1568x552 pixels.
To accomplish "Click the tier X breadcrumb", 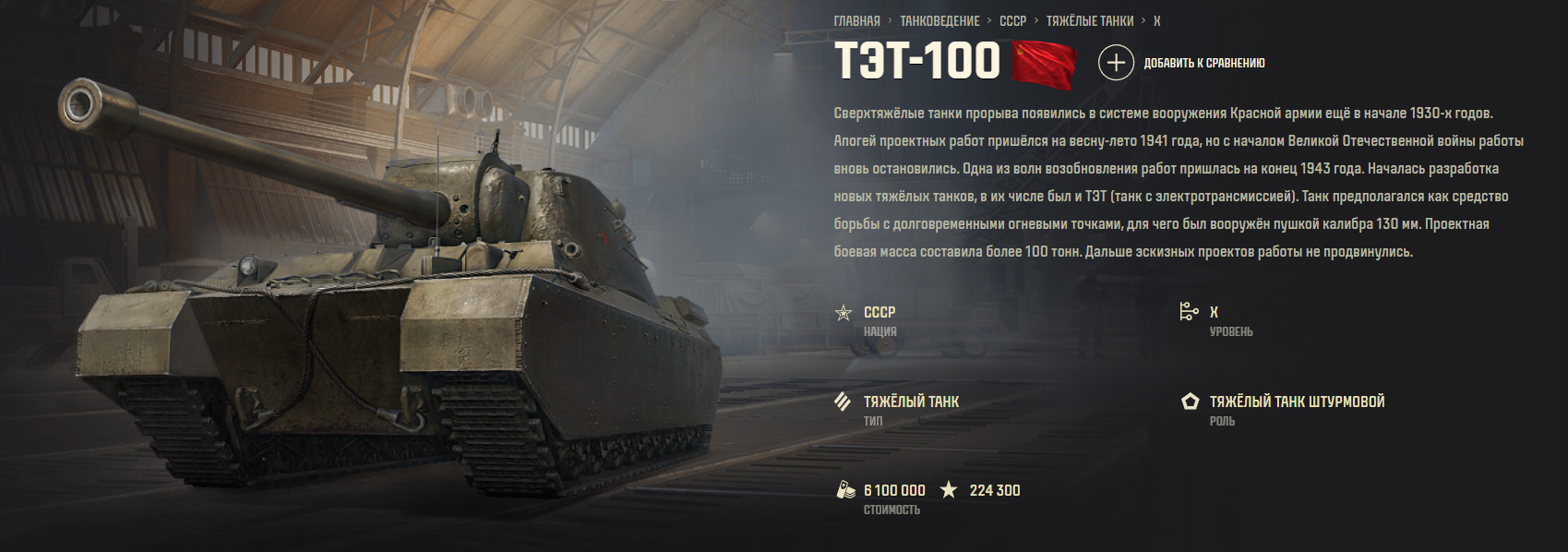I will click(x=1156, y=21).
